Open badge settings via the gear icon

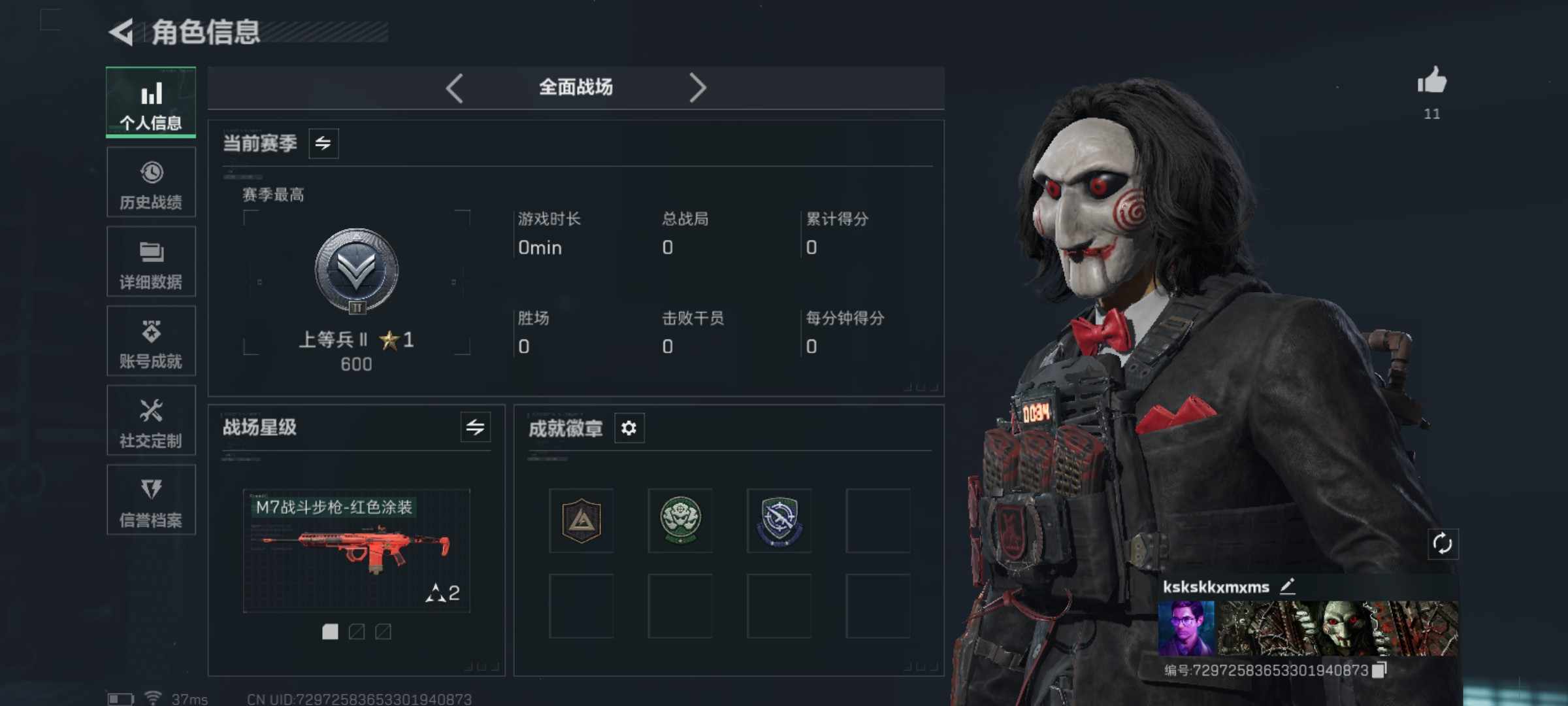click(x=629, y=428)
